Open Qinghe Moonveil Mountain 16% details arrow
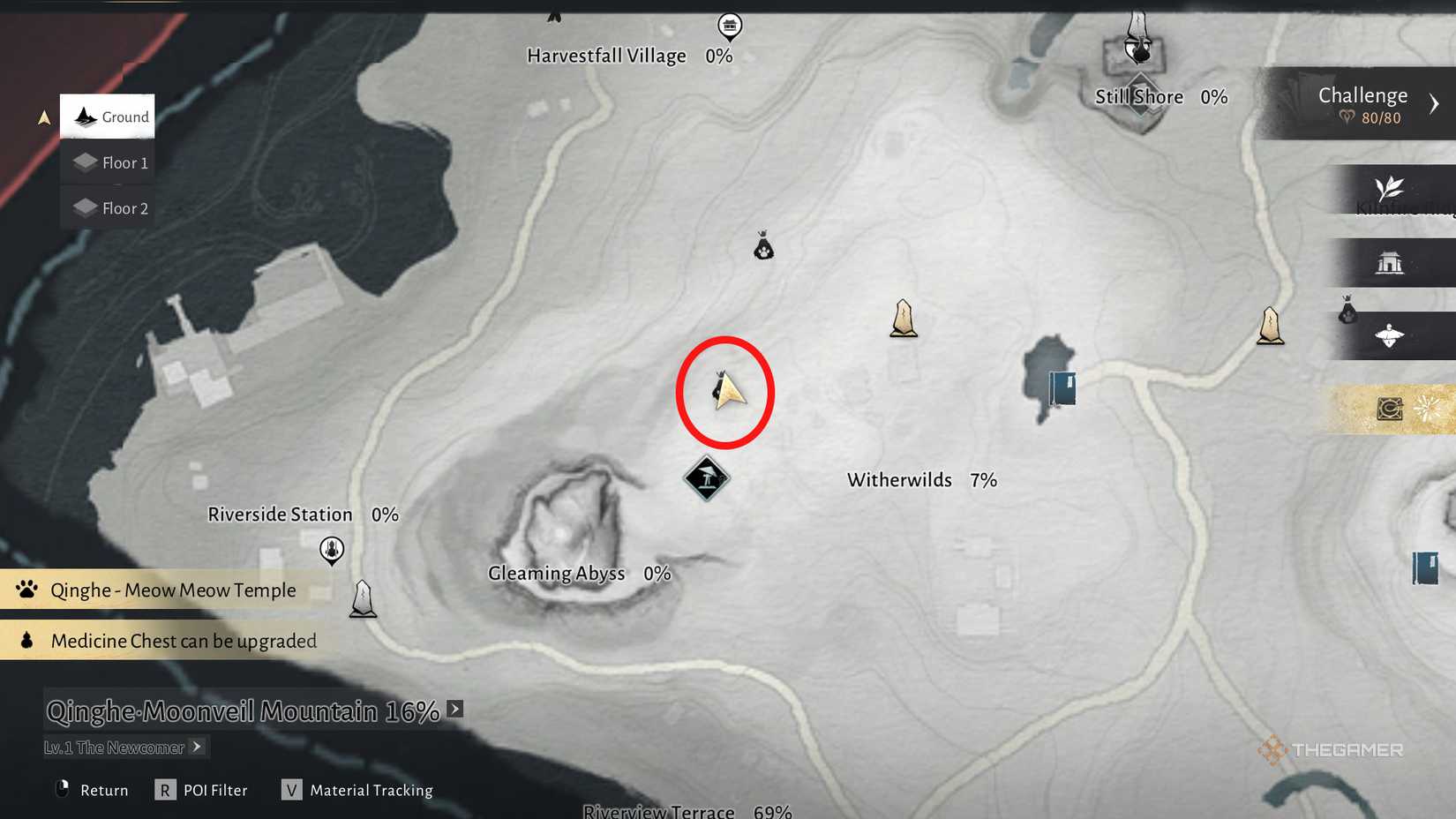Viewport: 1456px width, 819px height. click(454, 708)
